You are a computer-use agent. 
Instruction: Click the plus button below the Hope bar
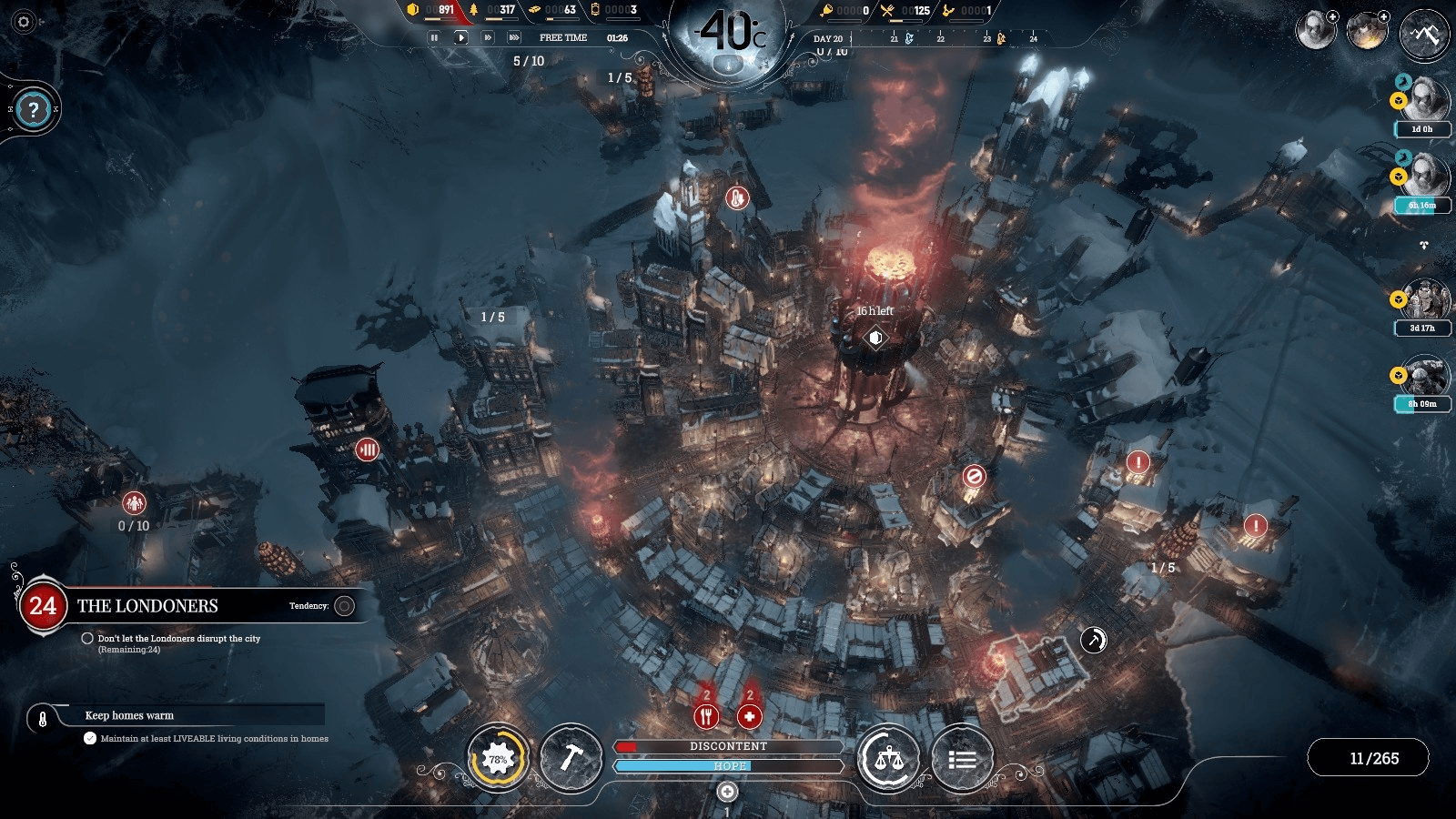tap(727, 792)
